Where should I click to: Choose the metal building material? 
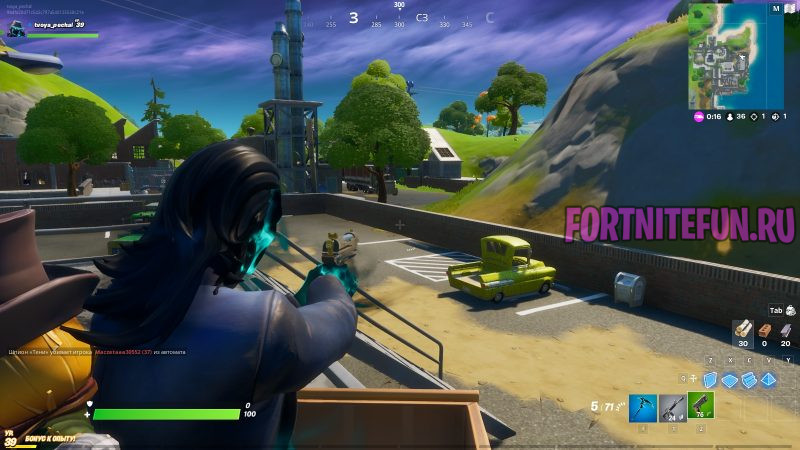(786, 329)
